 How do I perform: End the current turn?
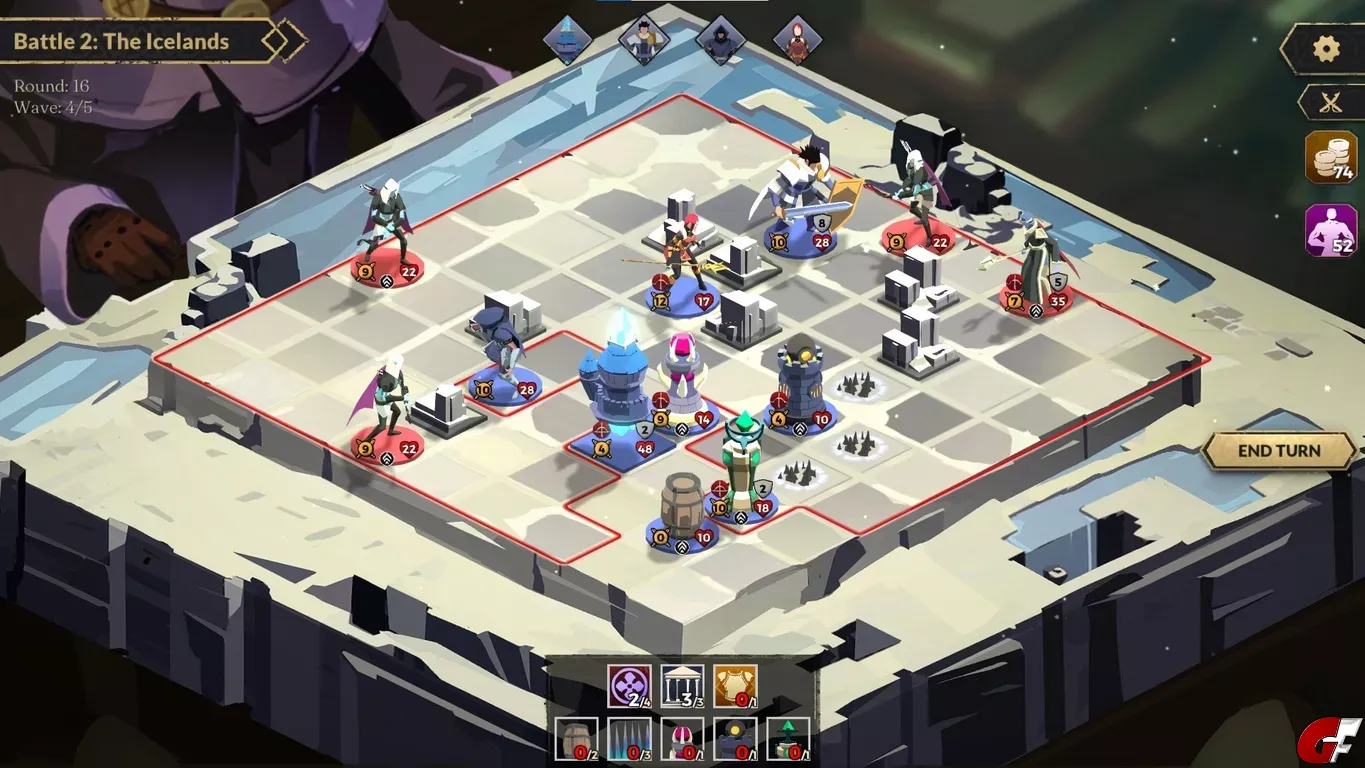pos(1279,451)
